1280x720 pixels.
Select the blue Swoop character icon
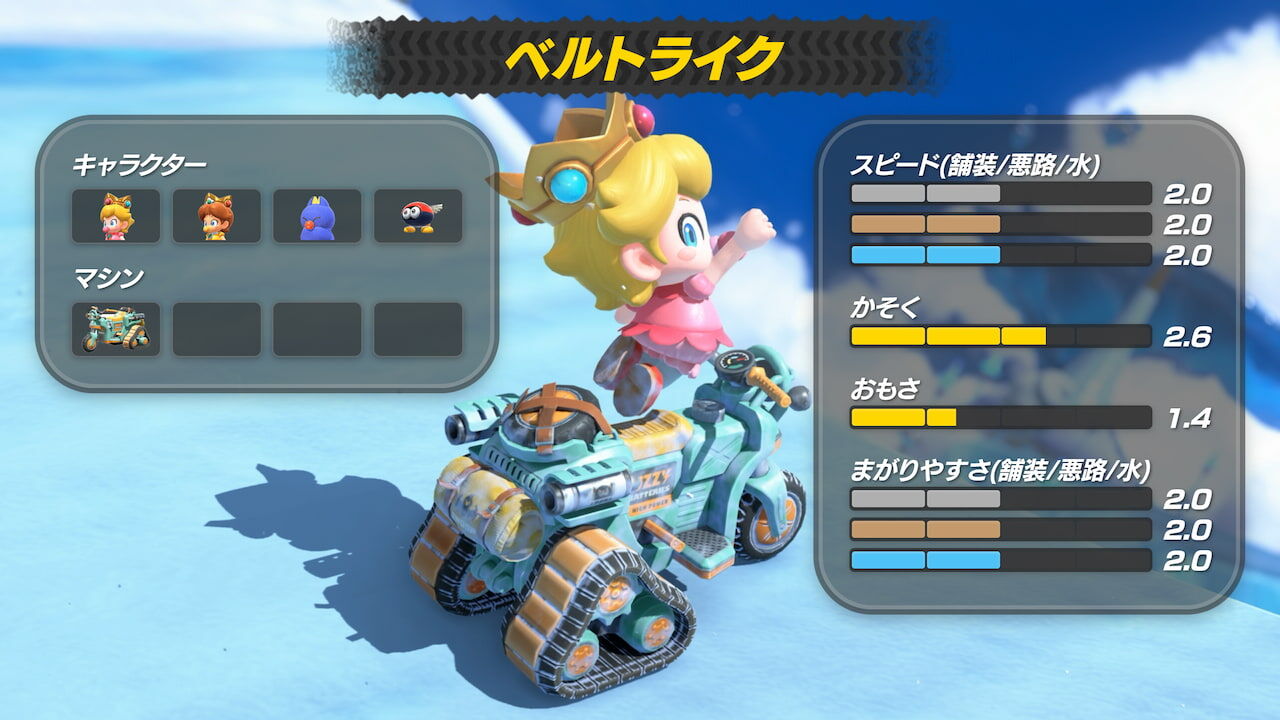(317, 216)
